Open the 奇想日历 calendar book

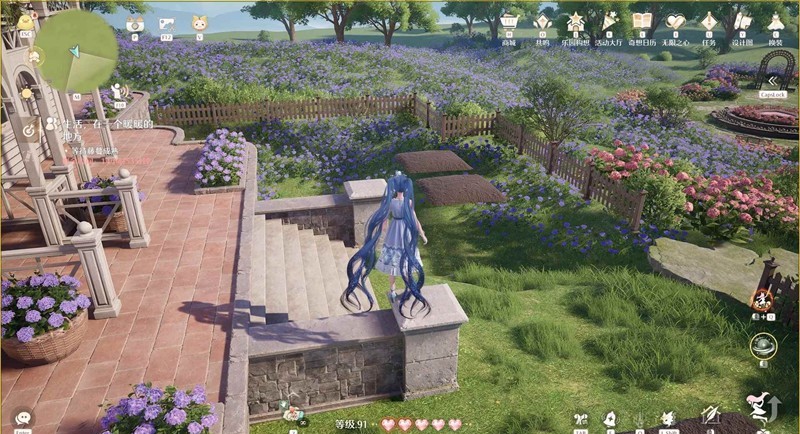tap(642, 22)
